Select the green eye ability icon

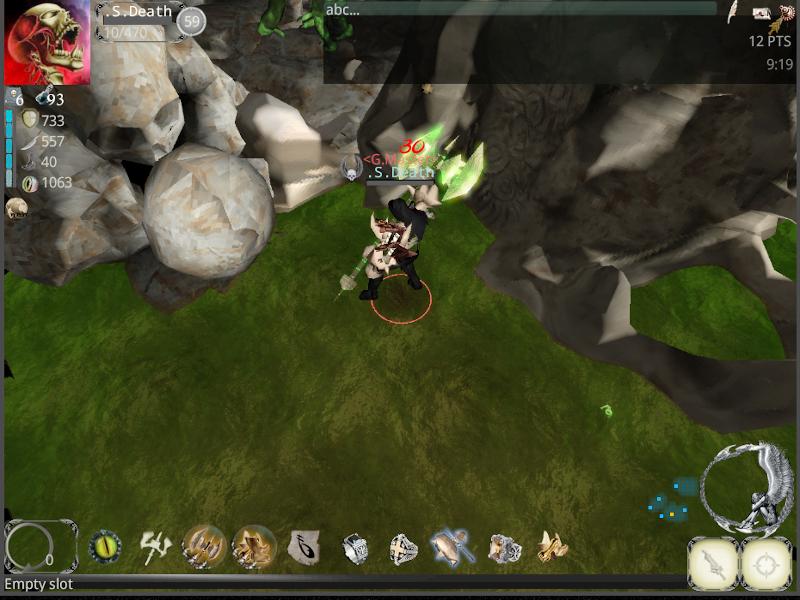pos(105,546)
